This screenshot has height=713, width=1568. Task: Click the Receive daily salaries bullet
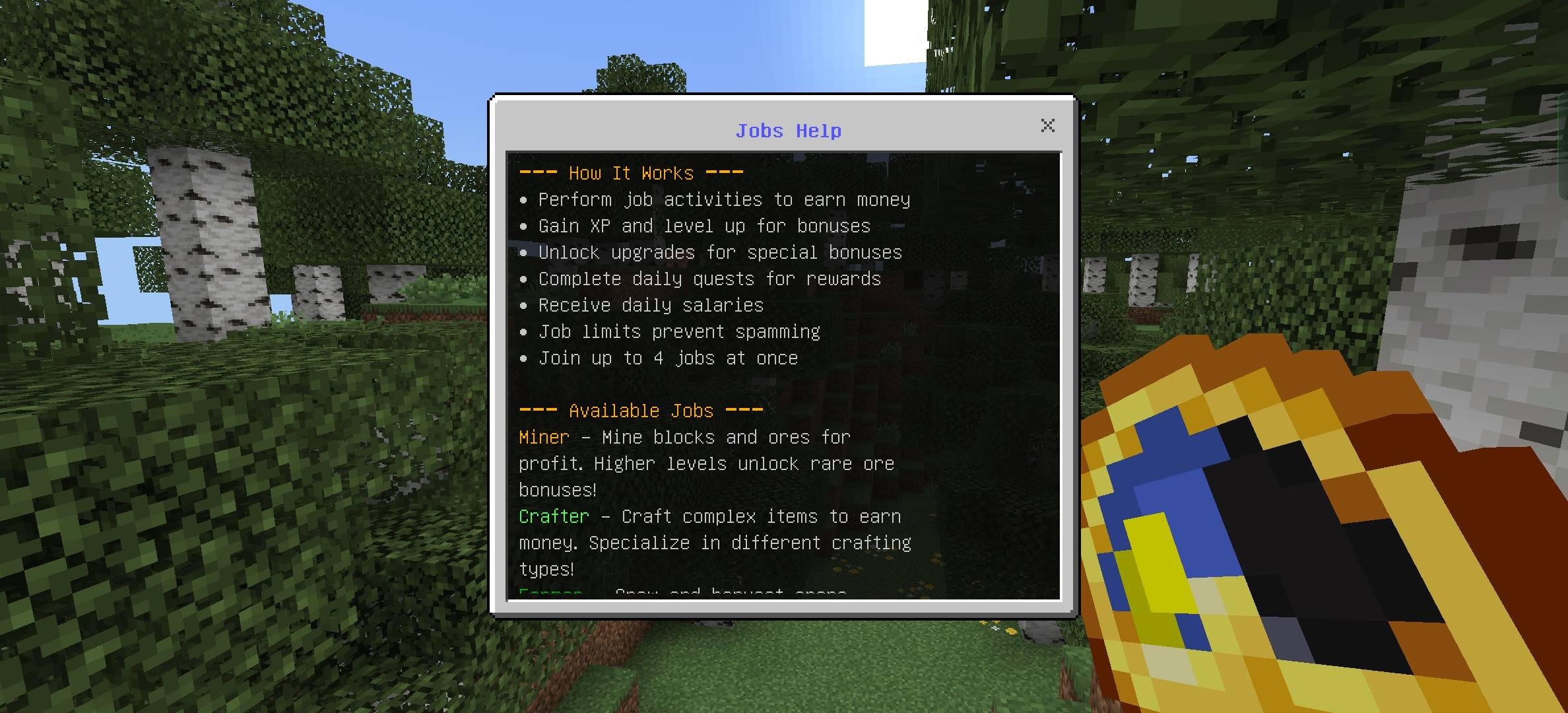pyautogui.click(x=650, y=305)
